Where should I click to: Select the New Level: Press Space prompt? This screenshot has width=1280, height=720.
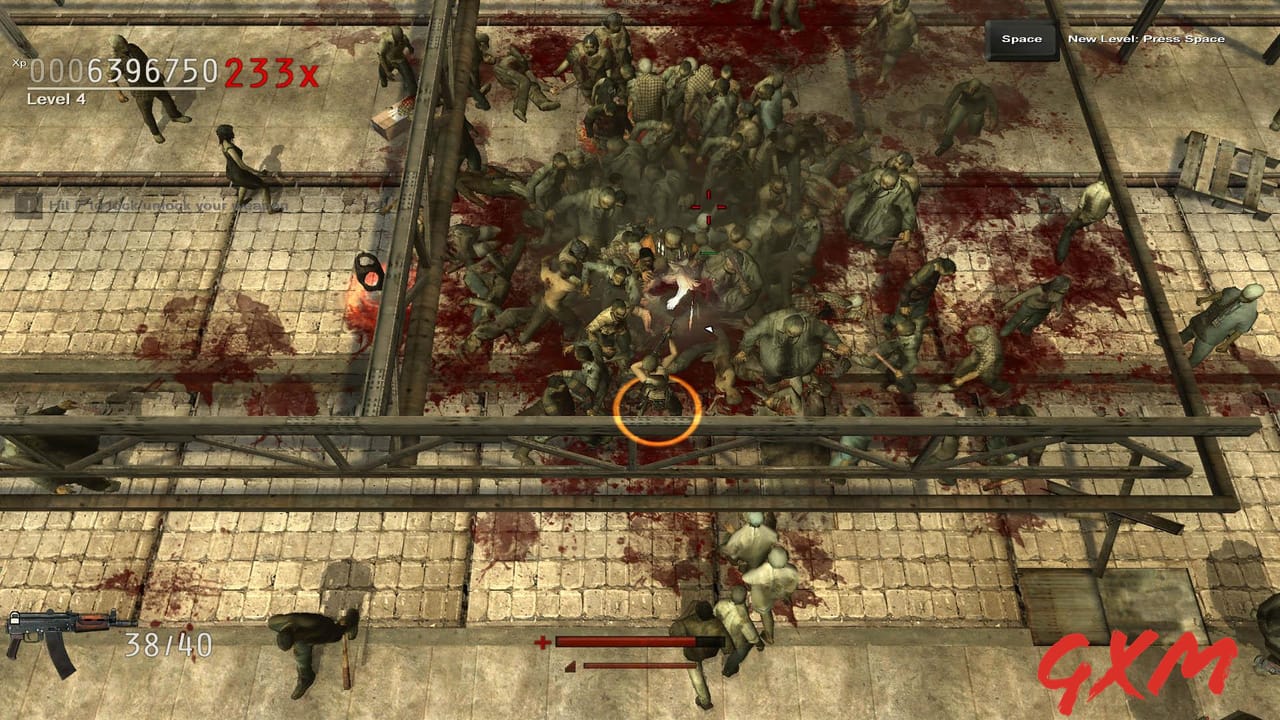tap(1146, 37)
